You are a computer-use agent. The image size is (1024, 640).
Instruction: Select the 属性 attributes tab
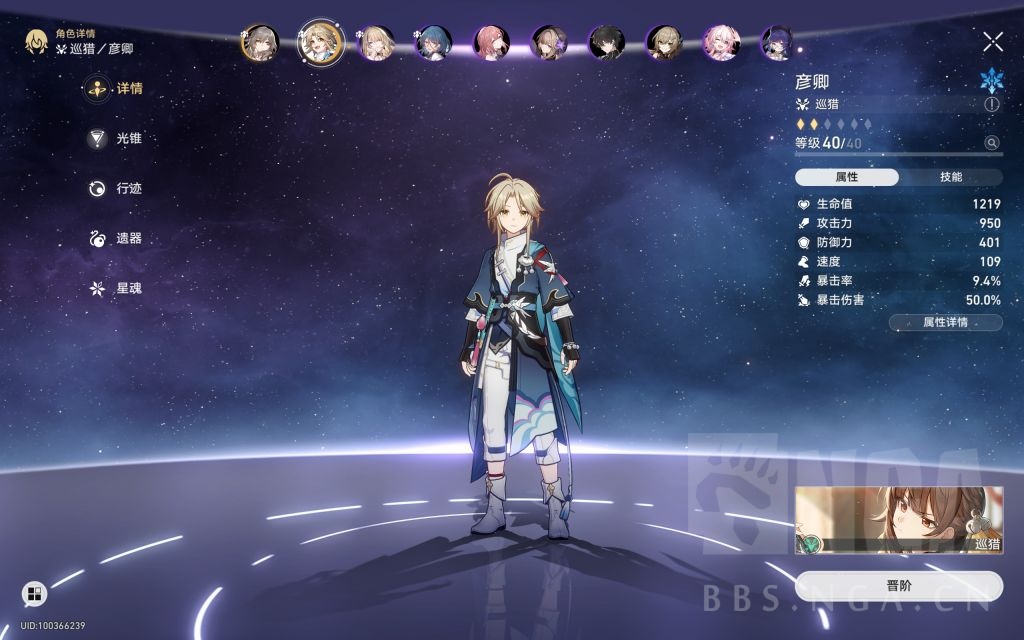coord(847,177)
